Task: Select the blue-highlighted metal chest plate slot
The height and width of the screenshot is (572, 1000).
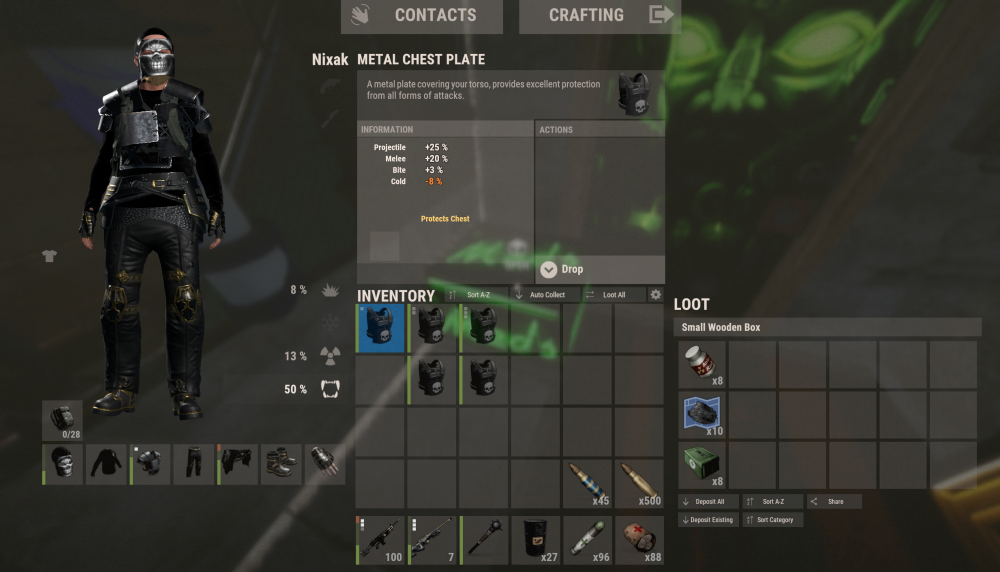Action: (381, 328)
